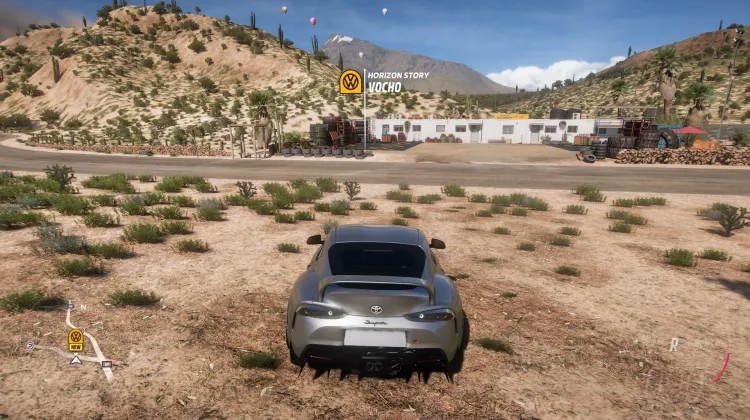The height and width of the screenshot is (420, 750).
Task: Click the Volkswagen NEW icon on the minimap
Action: click(x=76, y=339)
